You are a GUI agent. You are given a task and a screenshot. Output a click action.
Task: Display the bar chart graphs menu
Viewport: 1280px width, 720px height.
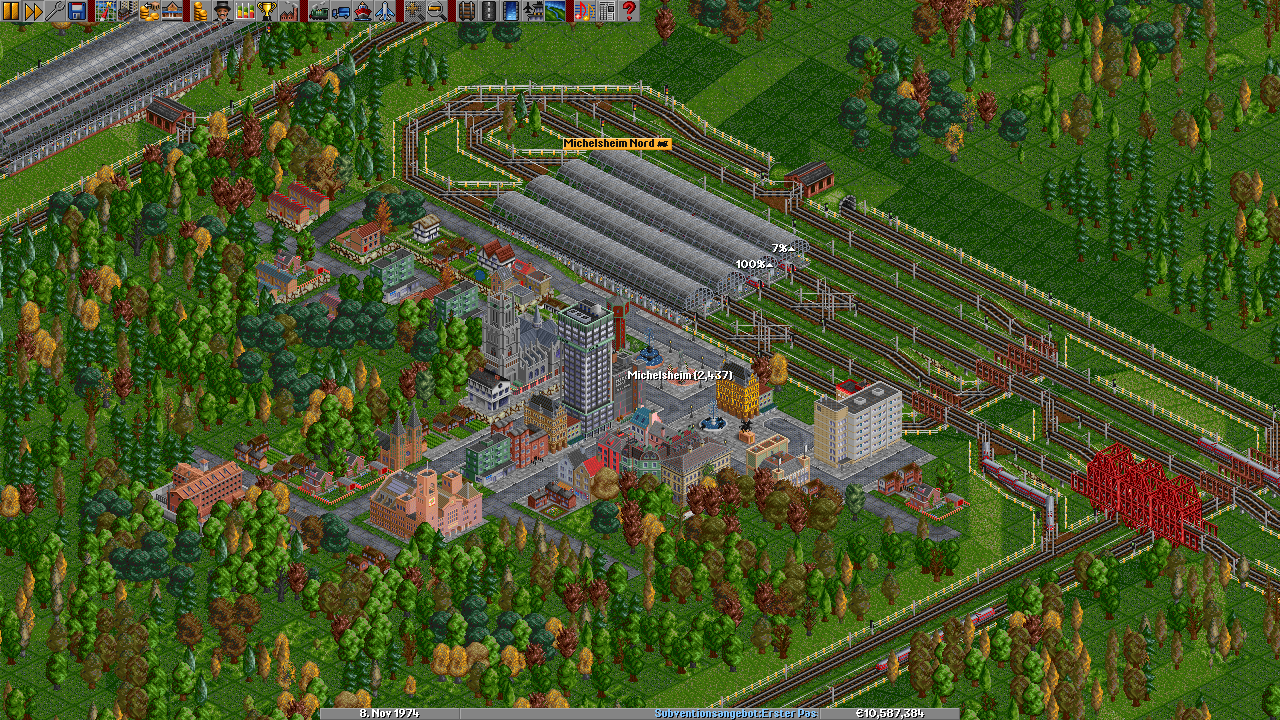tap(245, 11)
